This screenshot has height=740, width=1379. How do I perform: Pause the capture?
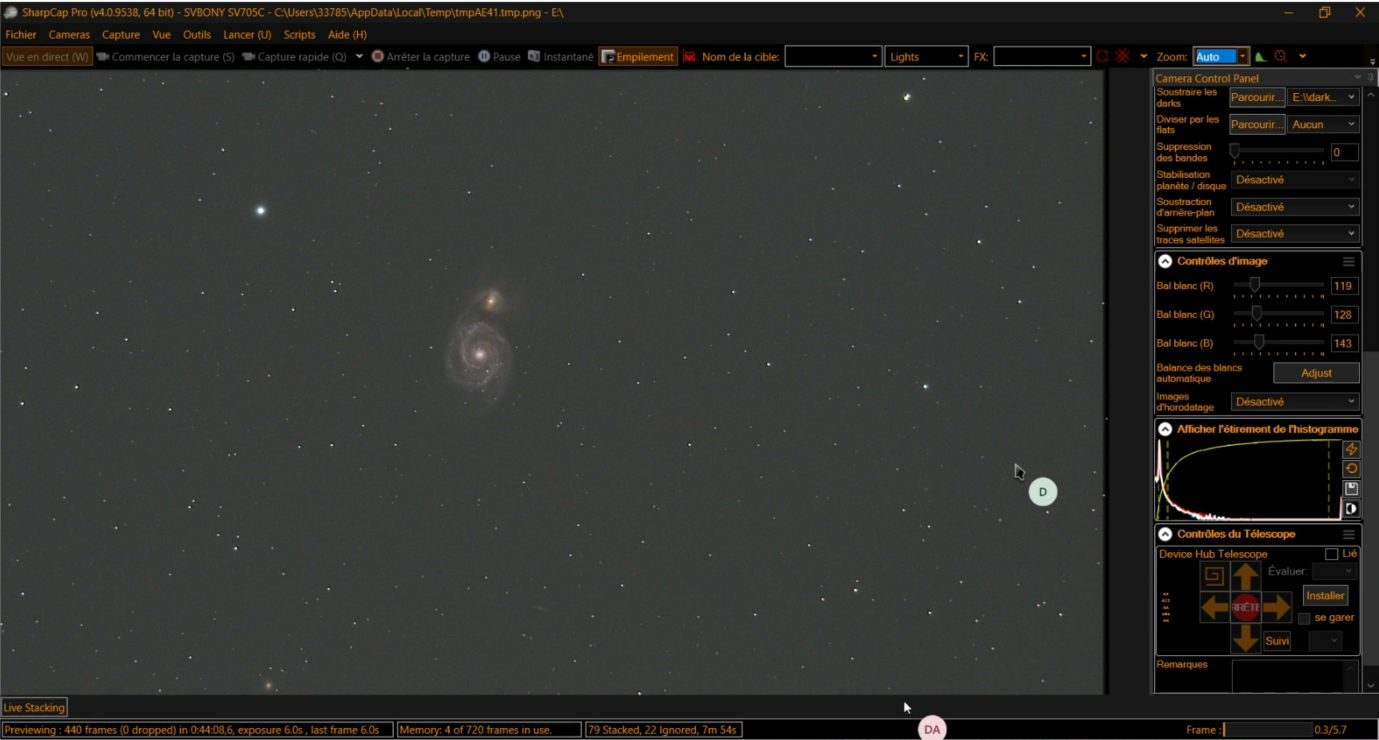click(x=499, y=57)
